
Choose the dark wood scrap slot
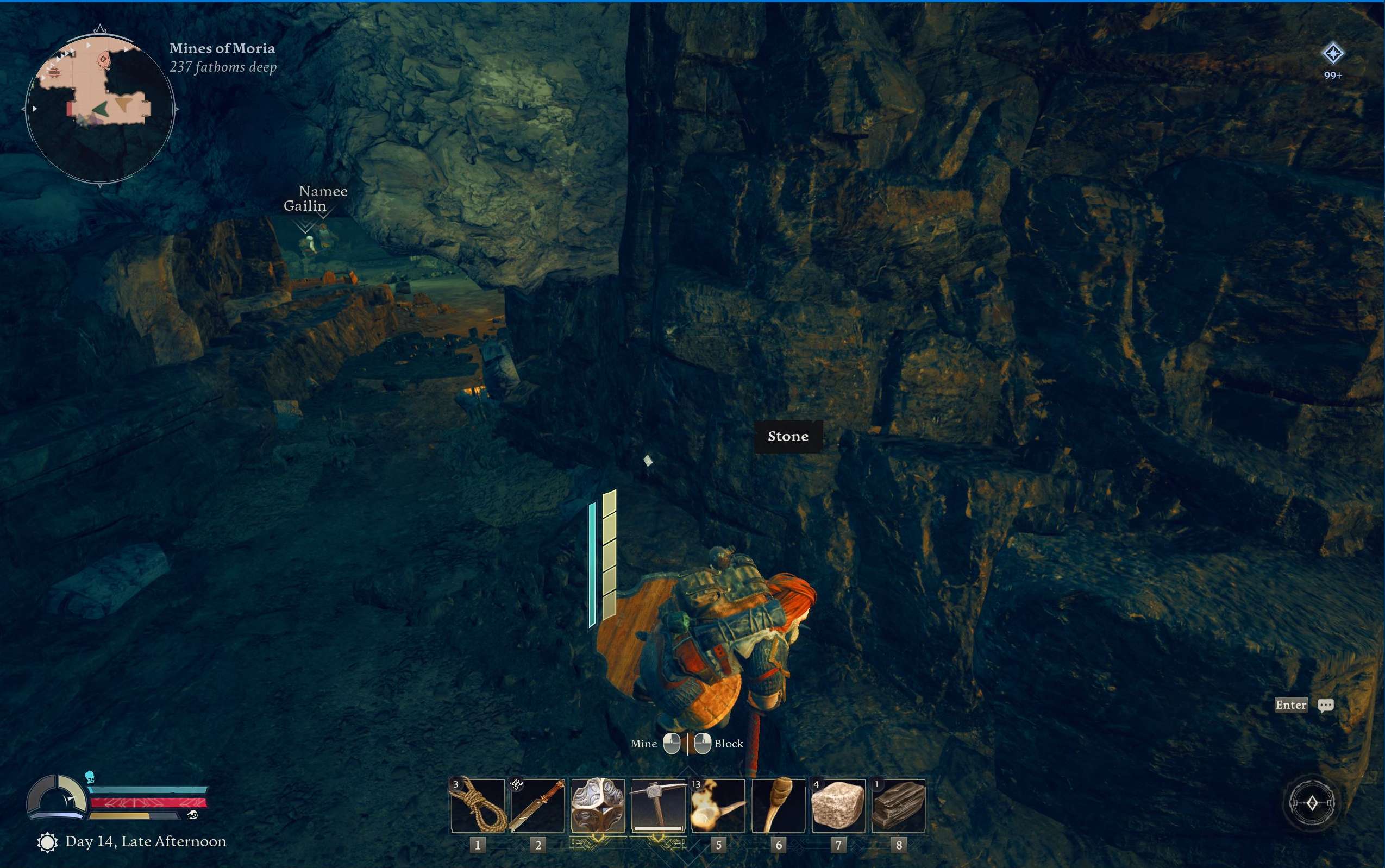(x=898, y=806)
